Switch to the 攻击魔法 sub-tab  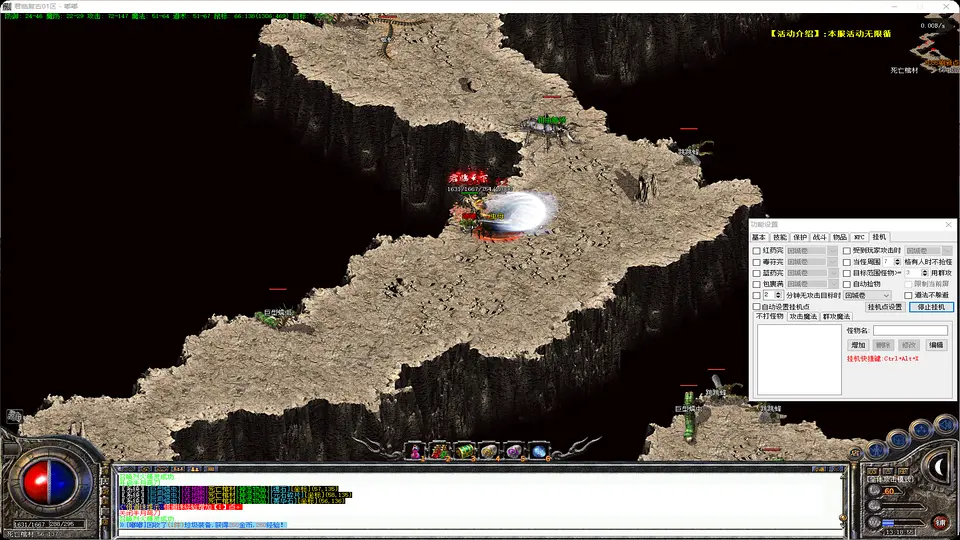click(x=803, y=316)
